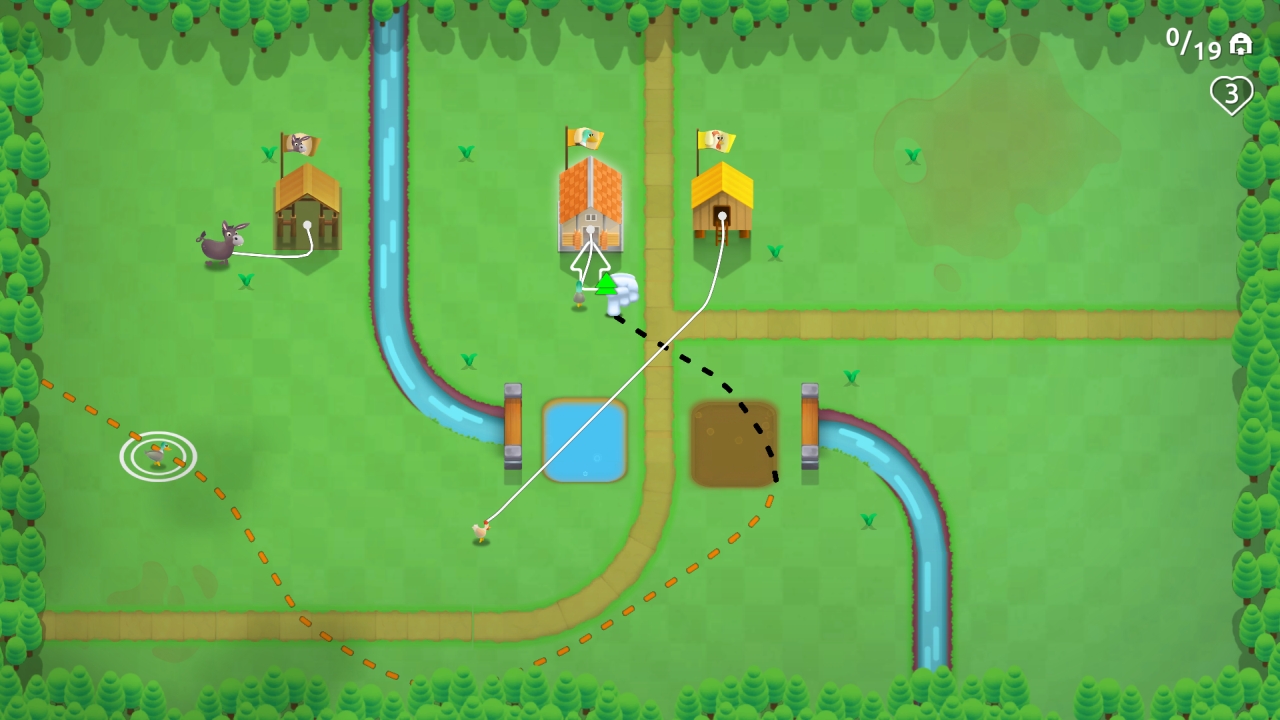Toggle the right wooden river gate open

[x=810, y=426]
